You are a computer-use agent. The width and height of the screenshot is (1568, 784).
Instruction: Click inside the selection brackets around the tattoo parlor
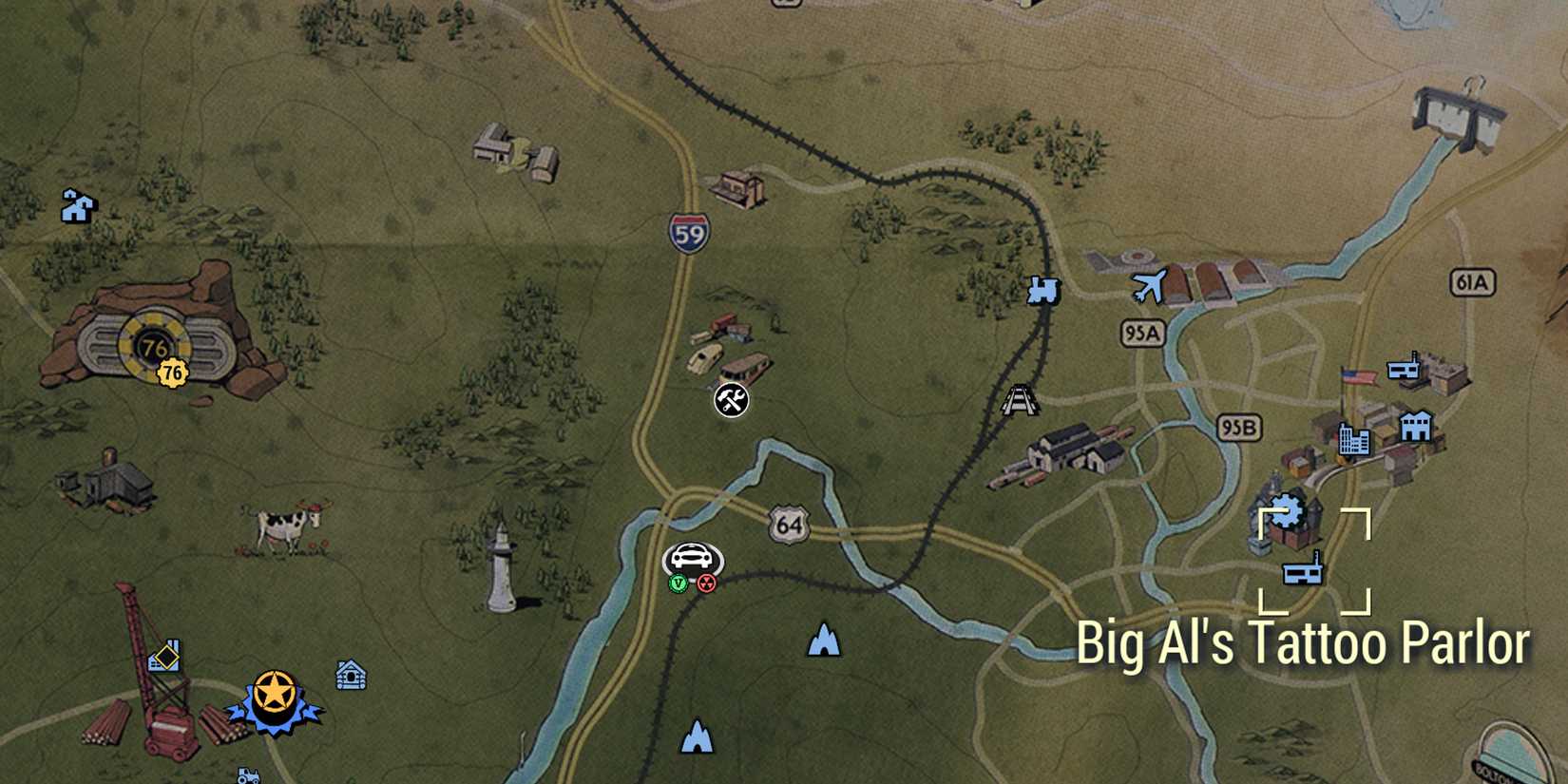(x=1315, y=561)
